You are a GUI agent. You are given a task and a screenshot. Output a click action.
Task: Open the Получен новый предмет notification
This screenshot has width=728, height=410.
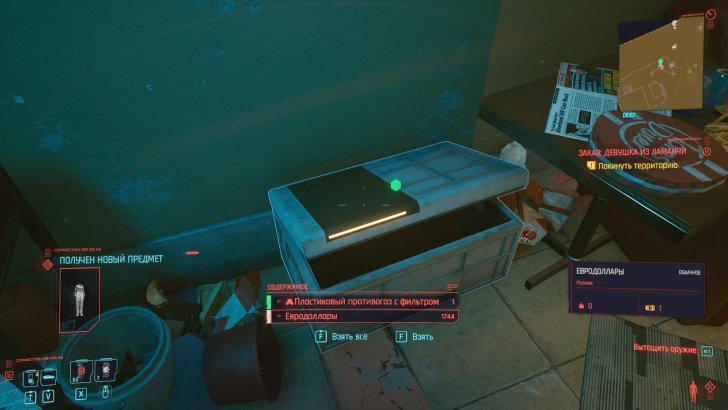pos(110,259)
